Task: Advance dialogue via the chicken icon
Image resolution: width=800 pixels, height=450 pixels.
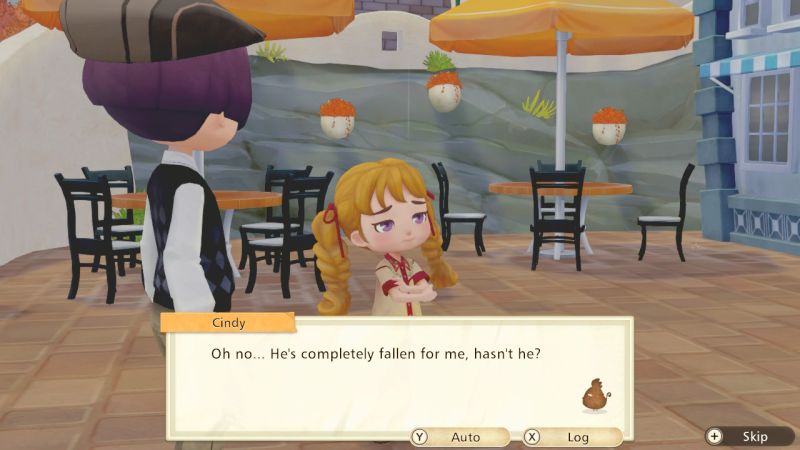Action: 595,394
